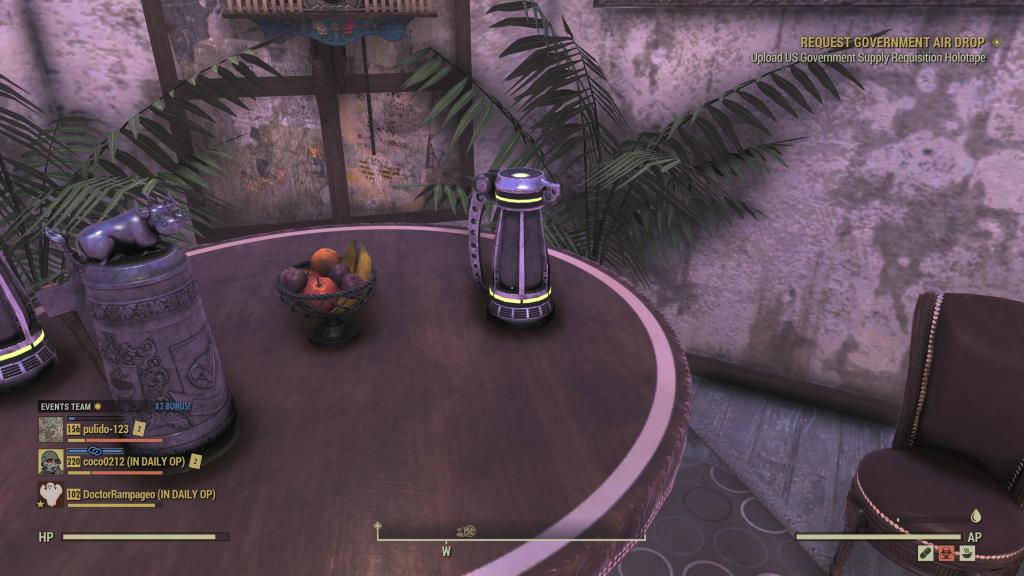This screenshot has width=1024, height=576.
Task: Click the food bowl status icon
Action: tap(967, 552)
